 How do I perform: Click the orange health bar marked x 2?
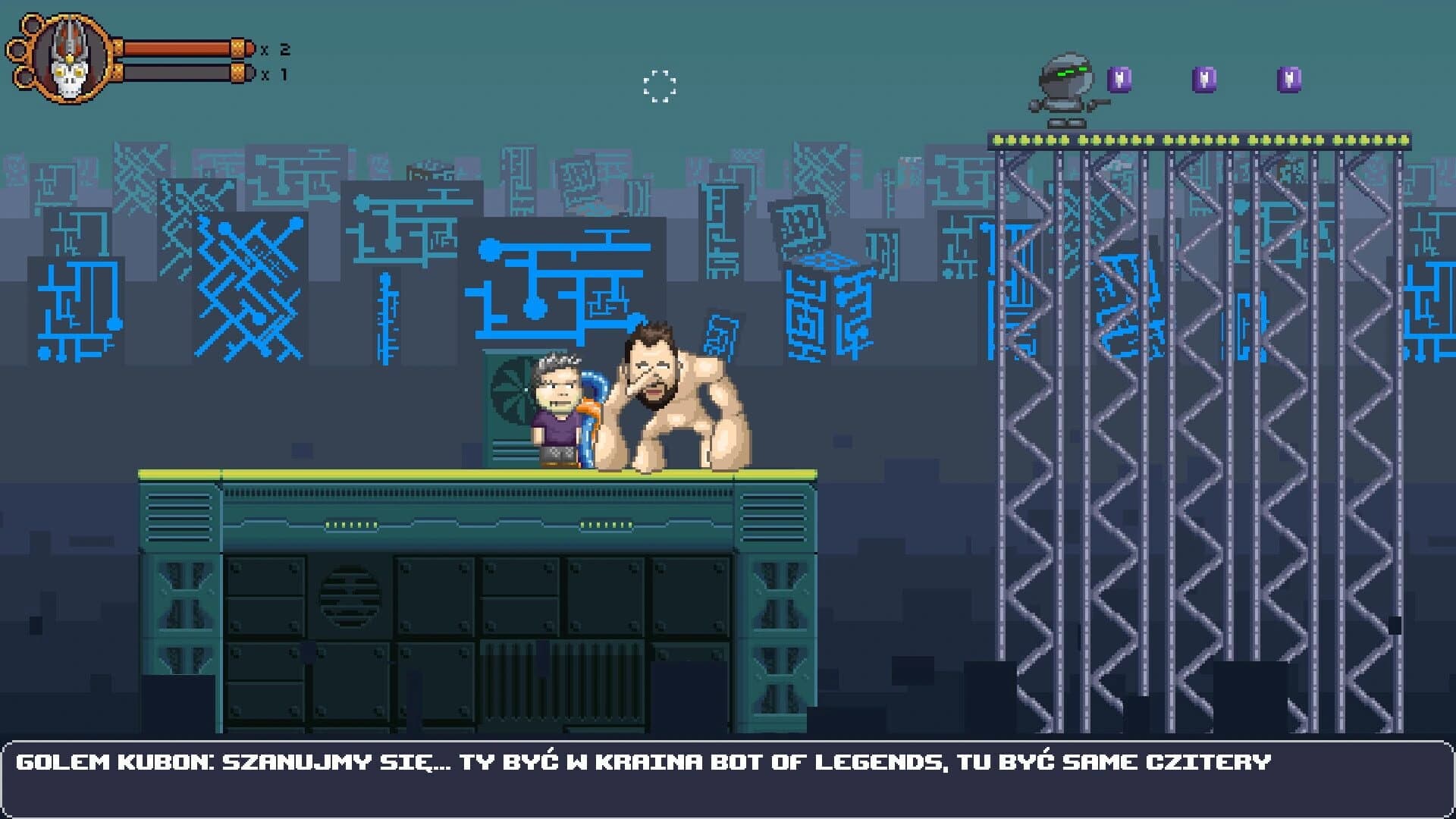(x=174, y=47)
